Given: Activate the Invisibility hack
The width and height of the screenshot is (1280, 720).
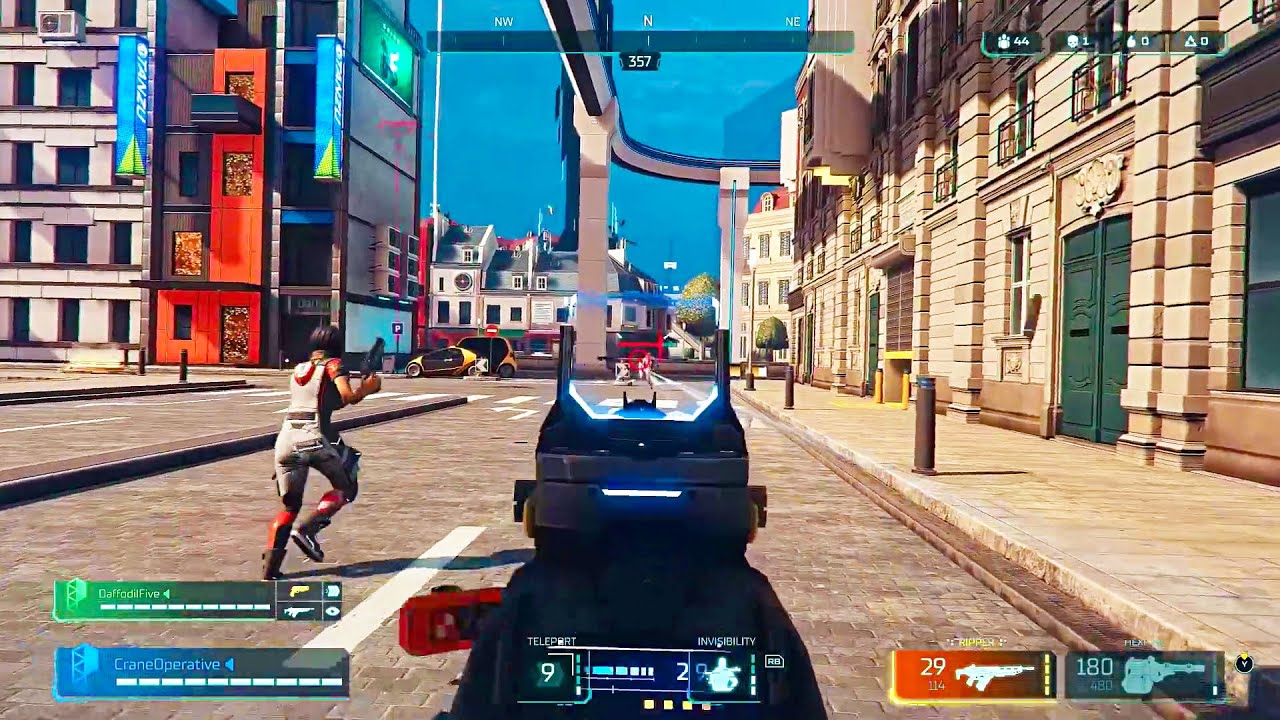Looking at the screenshot, I should (719, 675).
